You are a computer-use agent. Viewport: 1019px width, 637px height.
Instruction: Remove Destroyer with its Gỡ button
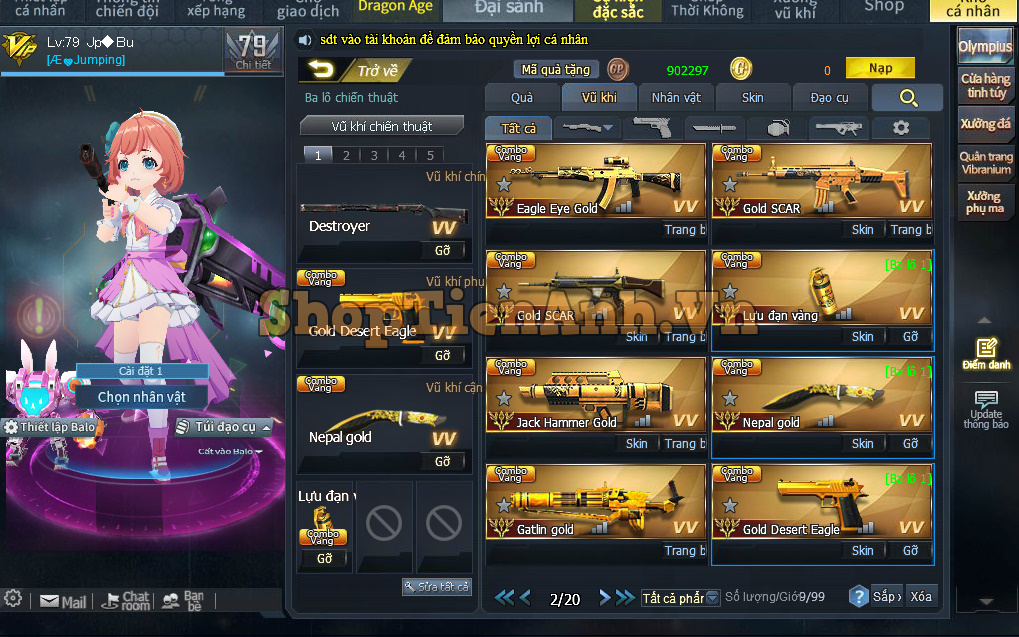coord(443,251)
